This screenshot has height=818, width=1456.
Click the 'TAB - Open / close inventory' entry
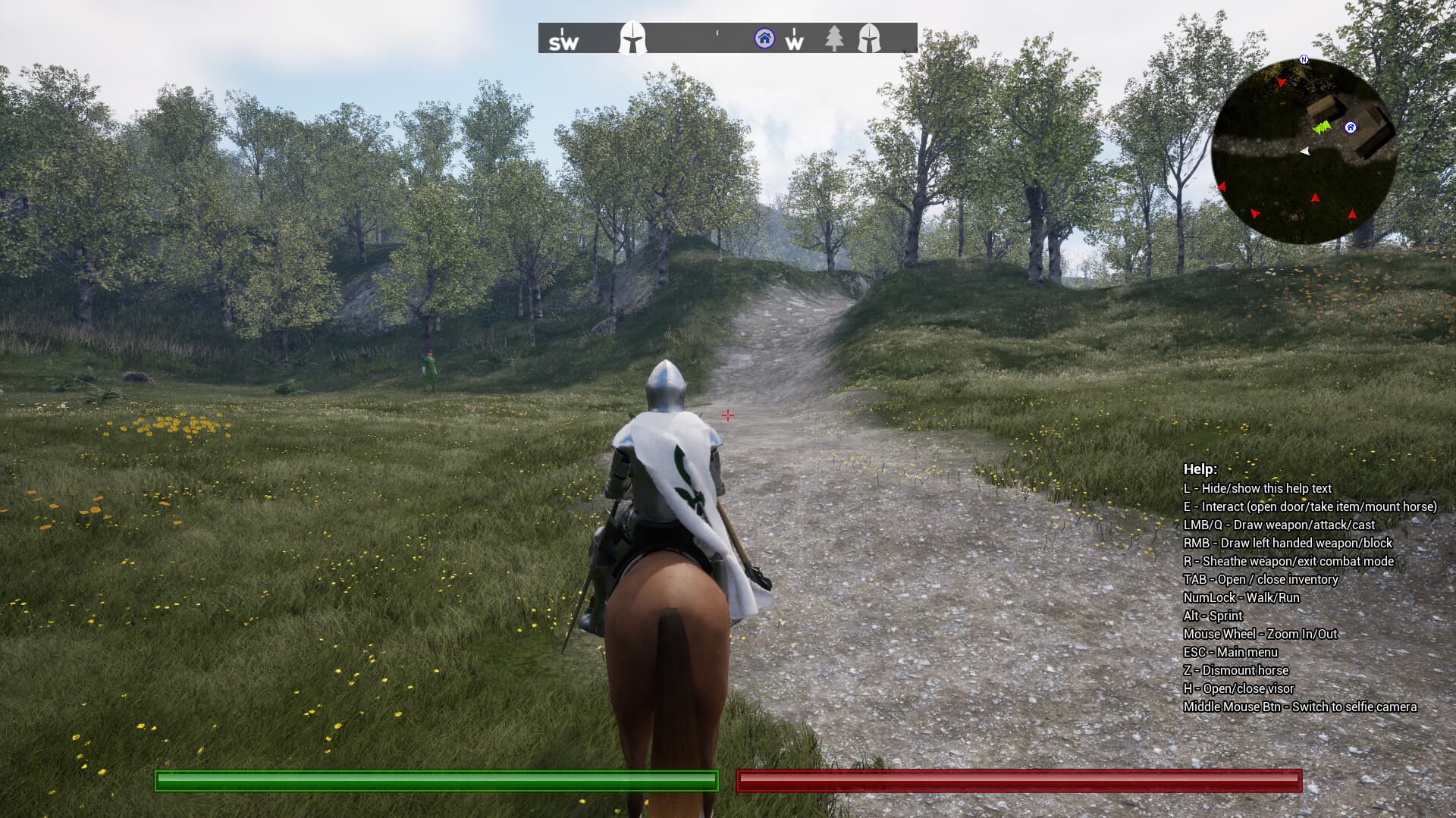(x=1261, y=579)
